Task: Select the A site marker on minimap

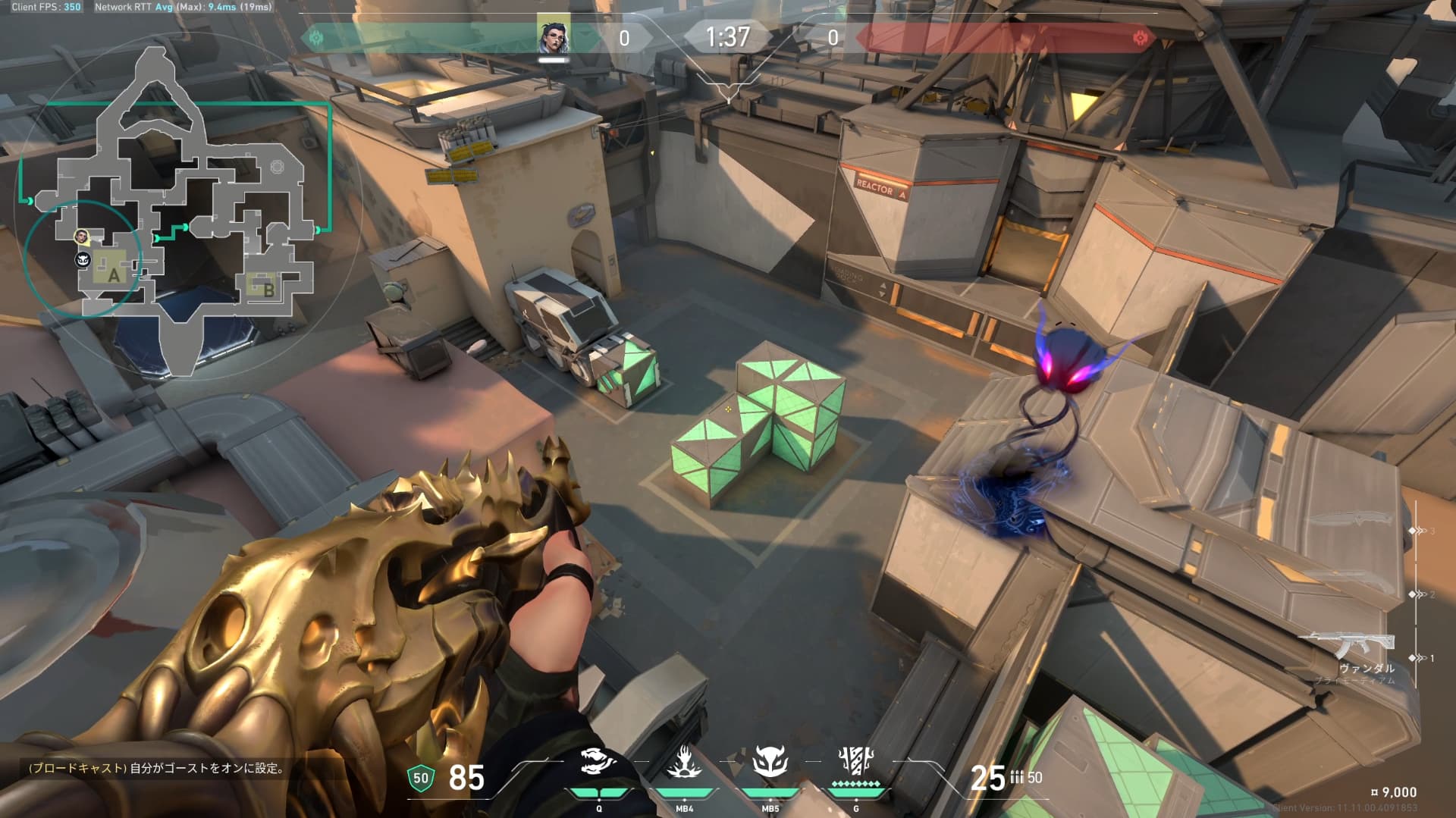Action: point(114,274)
